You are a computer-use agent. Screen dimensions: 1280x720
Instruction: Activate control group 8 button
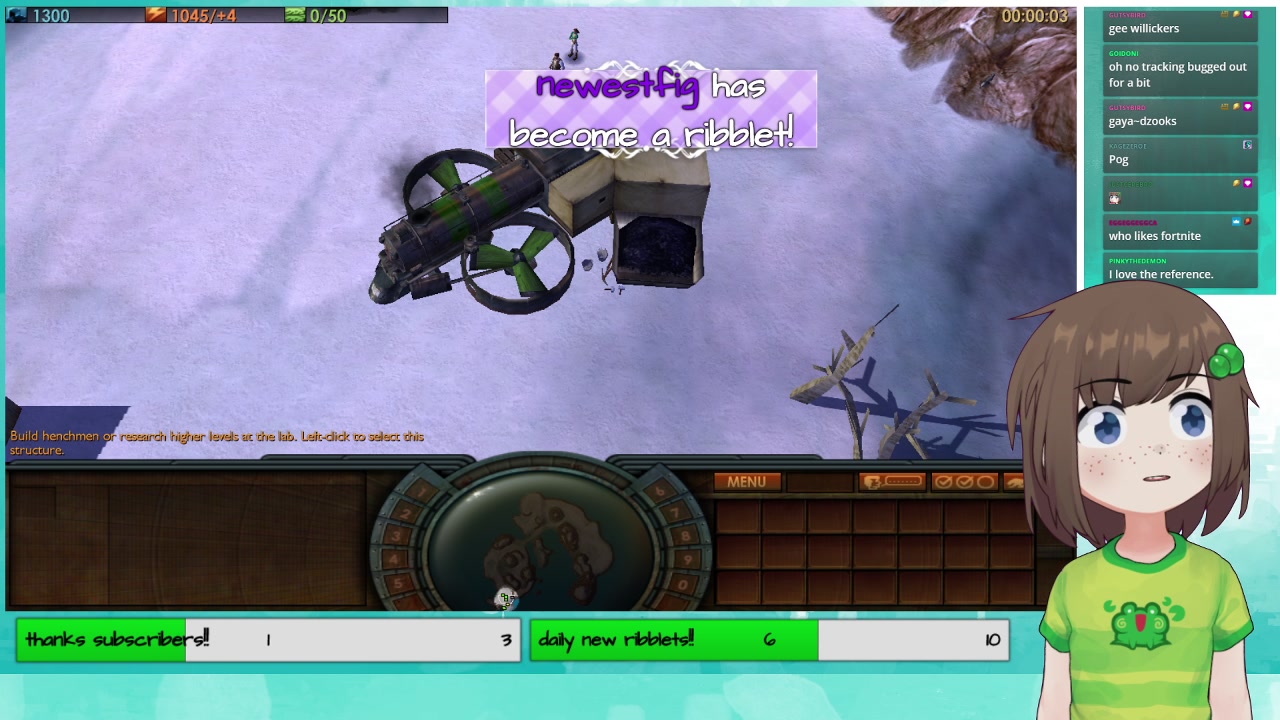[x=684, y=535]
